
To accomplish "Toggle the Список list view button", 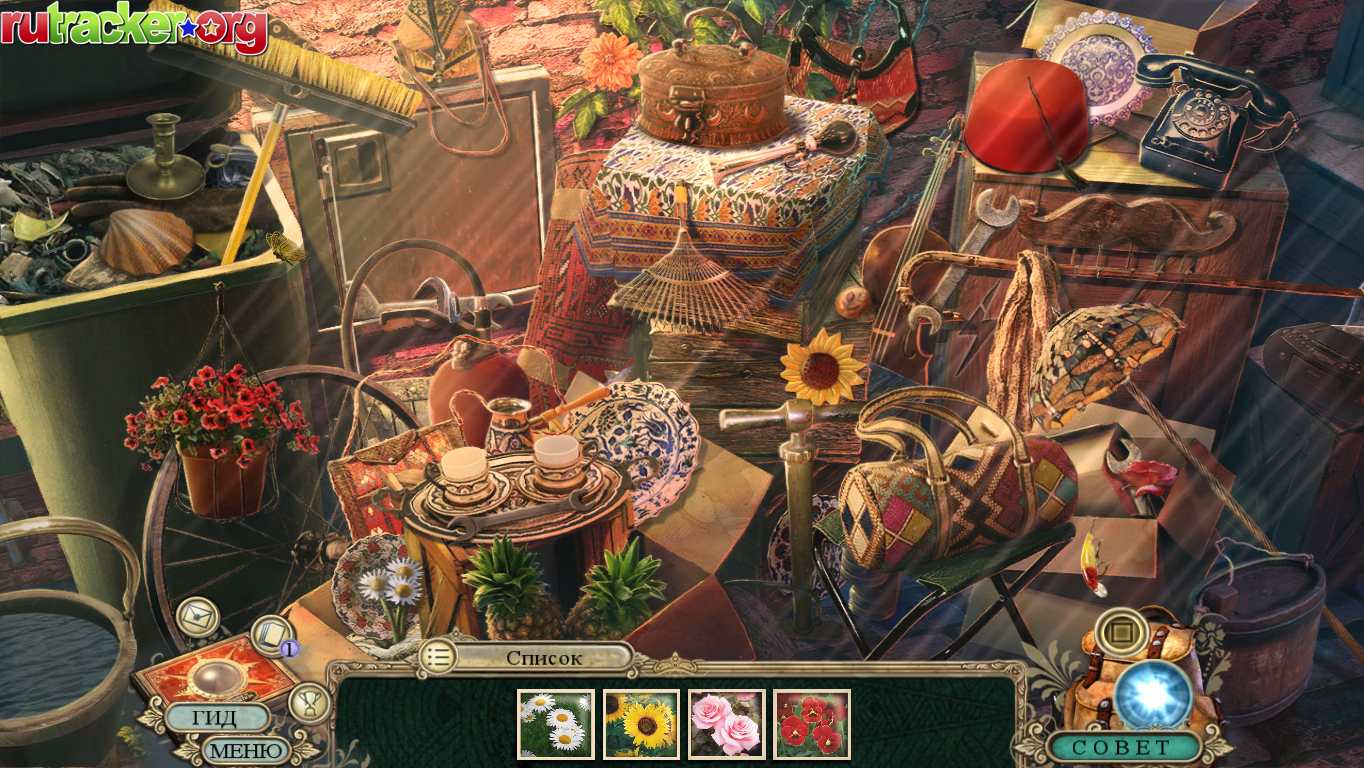I will click(x=438, y=657).
